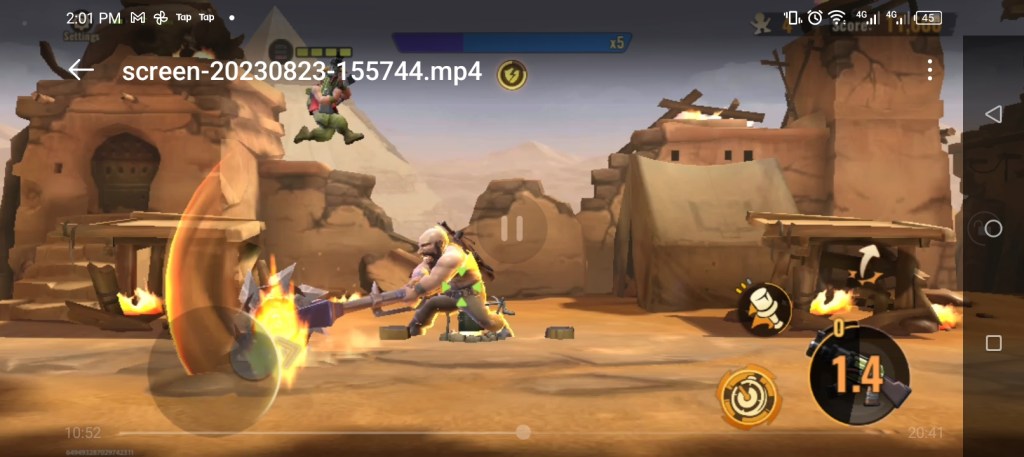Open the three-dot video options menu
This screenshot has height=457, width=1024.
point(930,70)
